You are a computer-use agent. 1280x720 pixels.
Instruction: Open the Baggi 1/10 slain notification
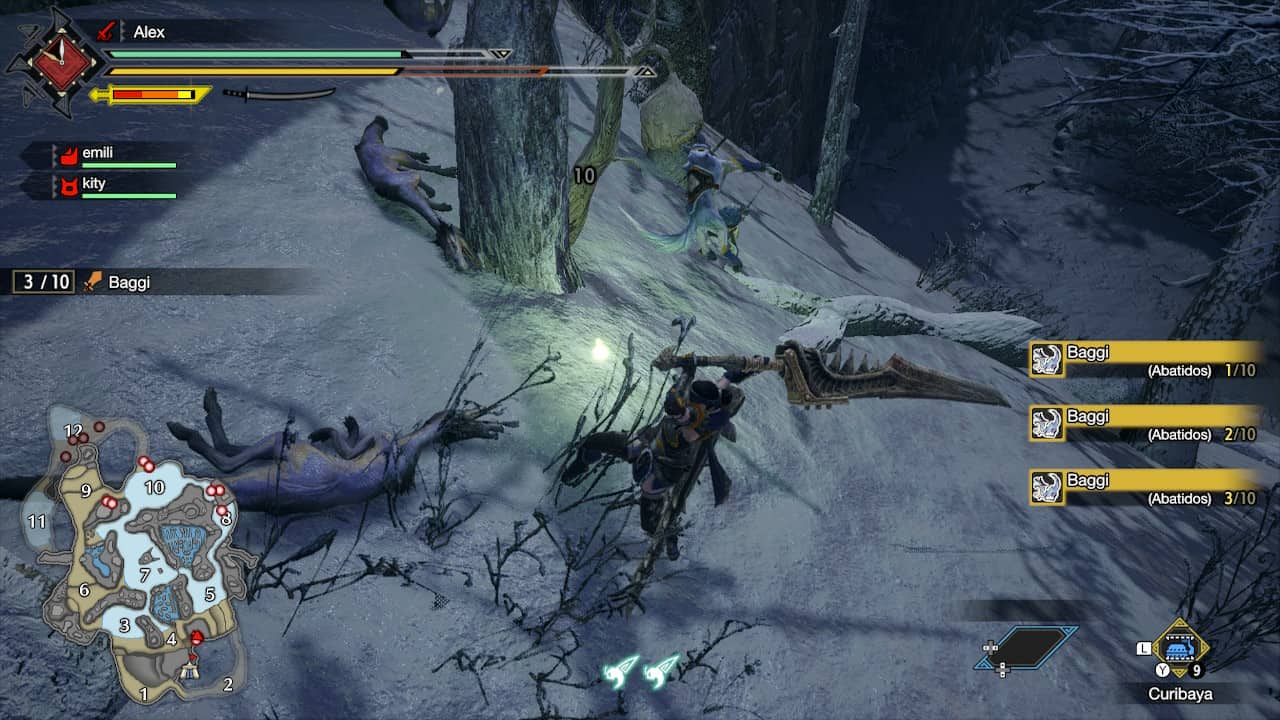(x=1145, y=359)
